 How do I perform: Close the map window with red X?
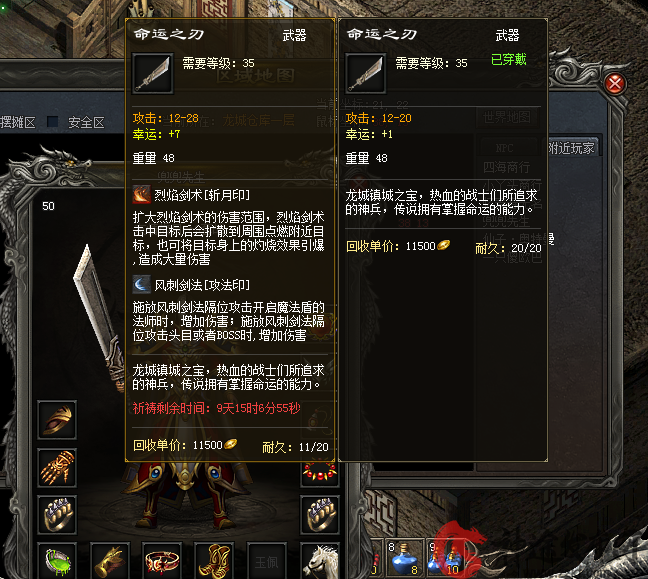616,83
